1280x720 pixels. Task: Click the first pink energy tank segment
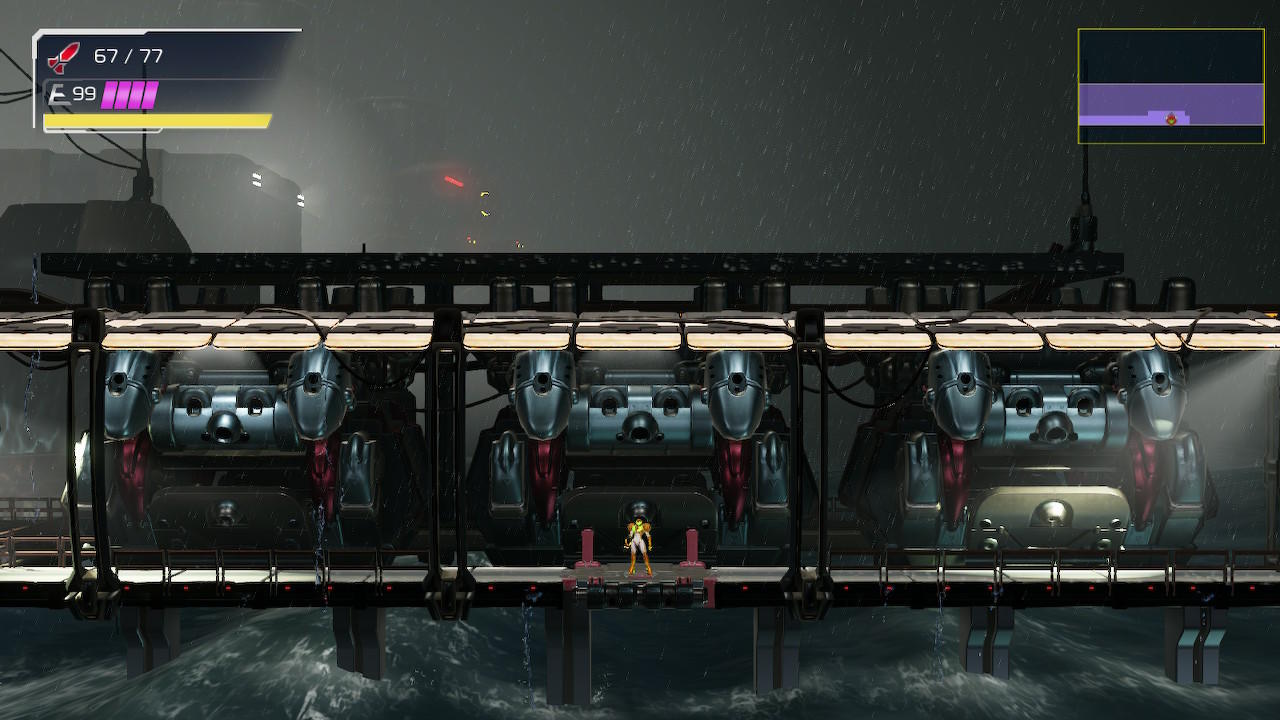point(110,93)
